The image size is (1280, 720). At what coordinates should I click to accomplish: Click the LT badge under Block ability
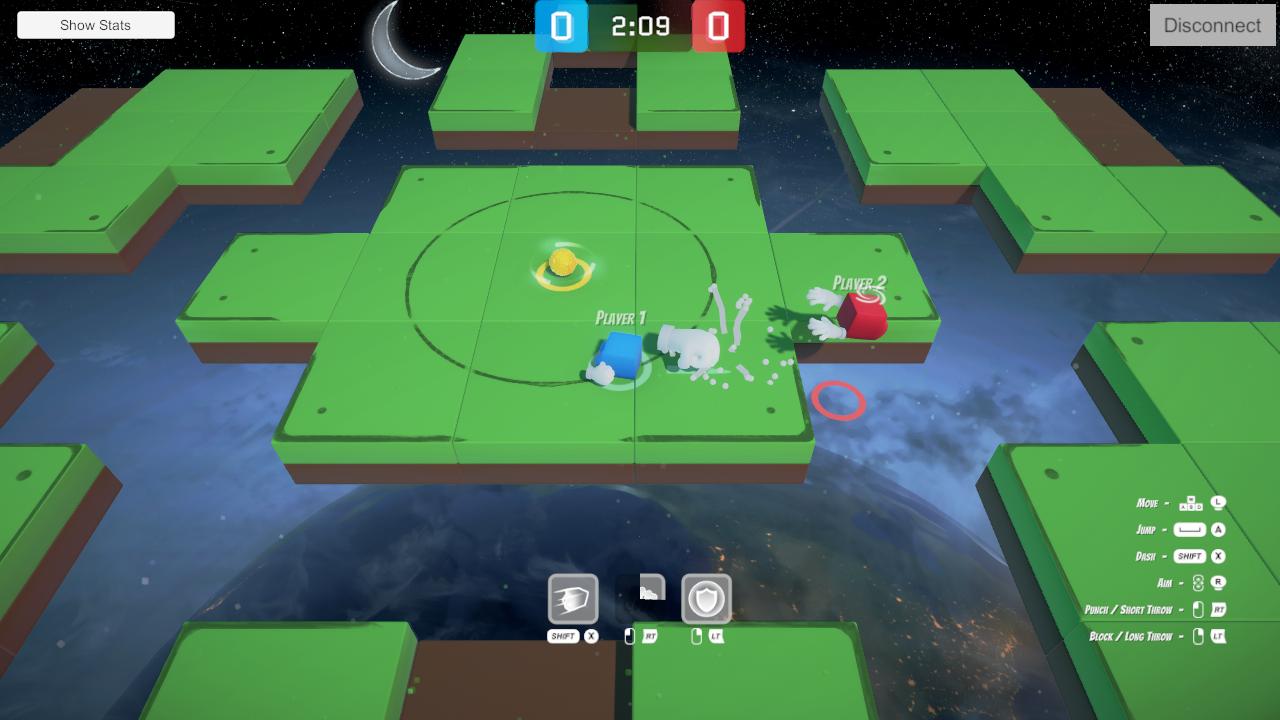coord(717,637)
